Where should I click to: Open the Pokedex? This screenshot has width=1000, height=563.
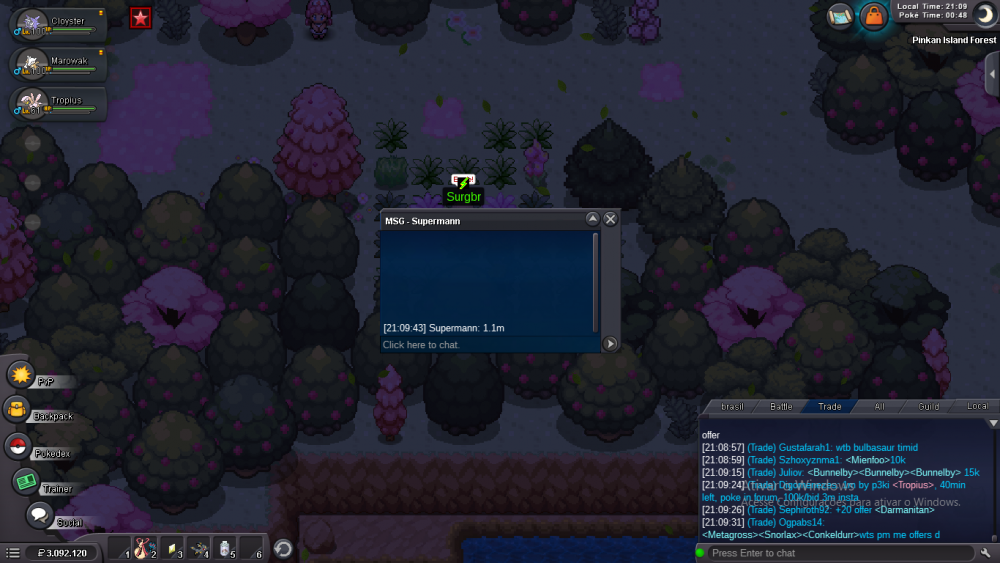[18, 447]
